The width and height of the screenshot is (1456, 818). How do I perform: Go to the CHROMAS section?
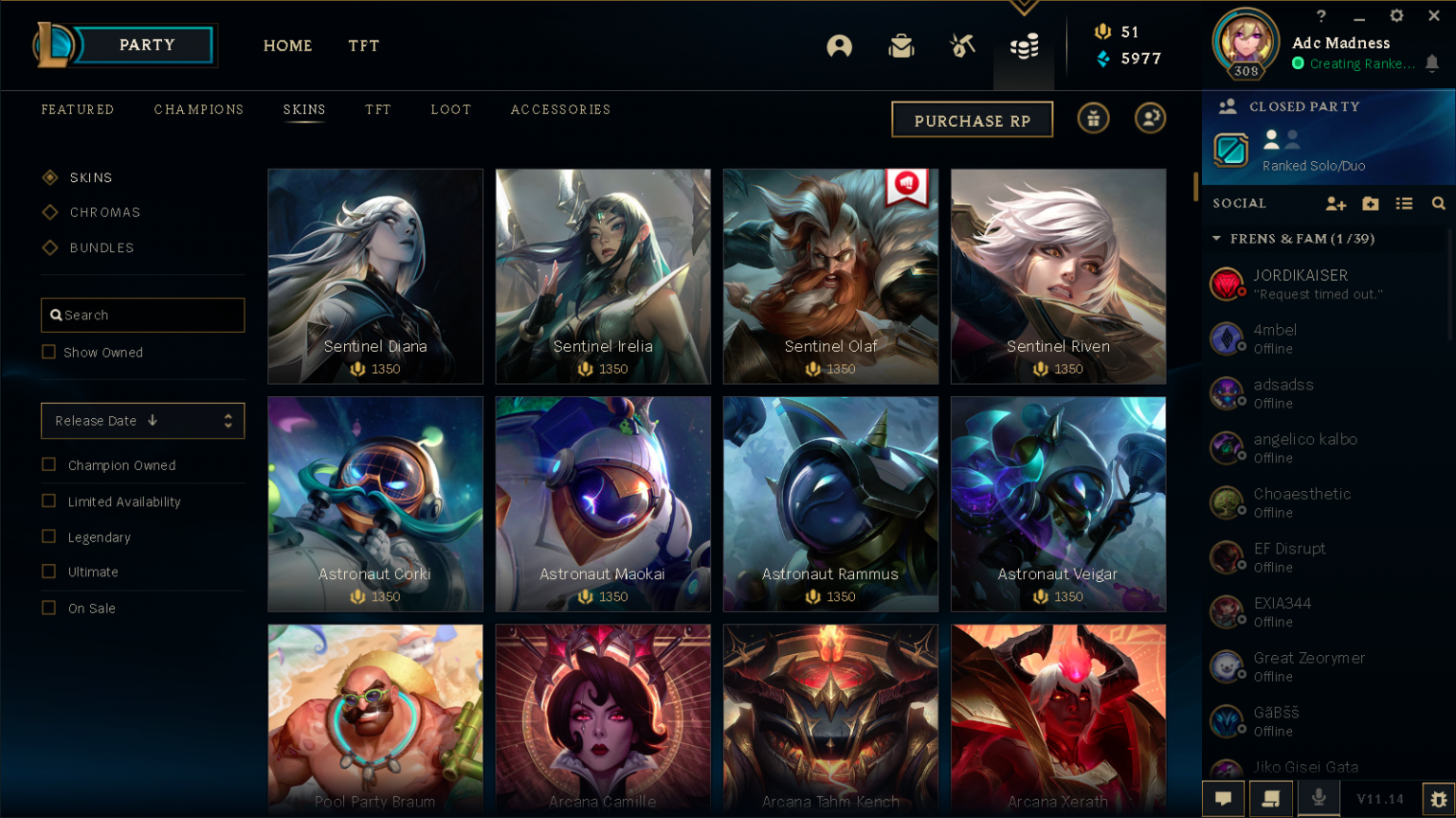104,212
